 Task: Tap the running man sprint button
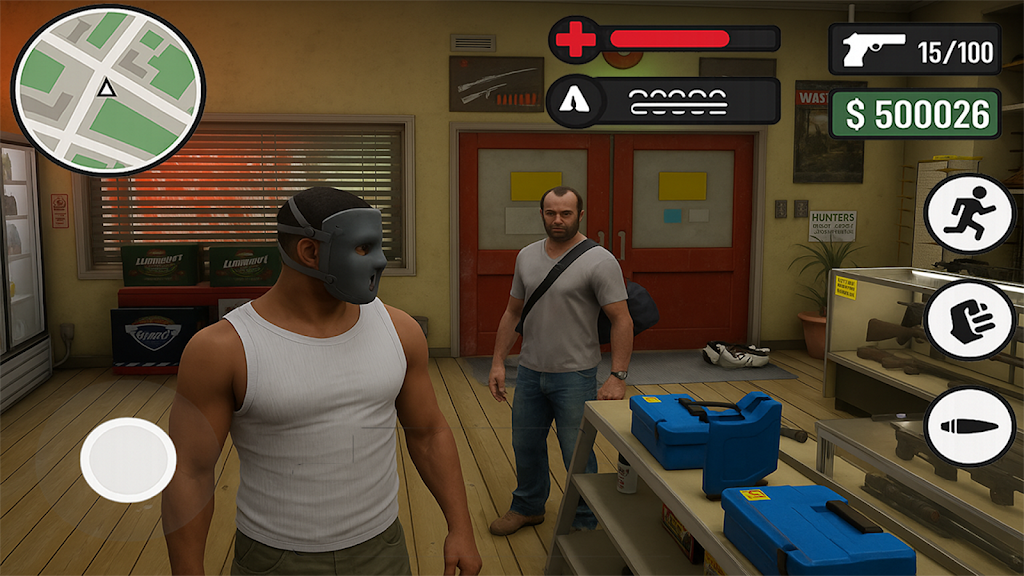point(969,213)
